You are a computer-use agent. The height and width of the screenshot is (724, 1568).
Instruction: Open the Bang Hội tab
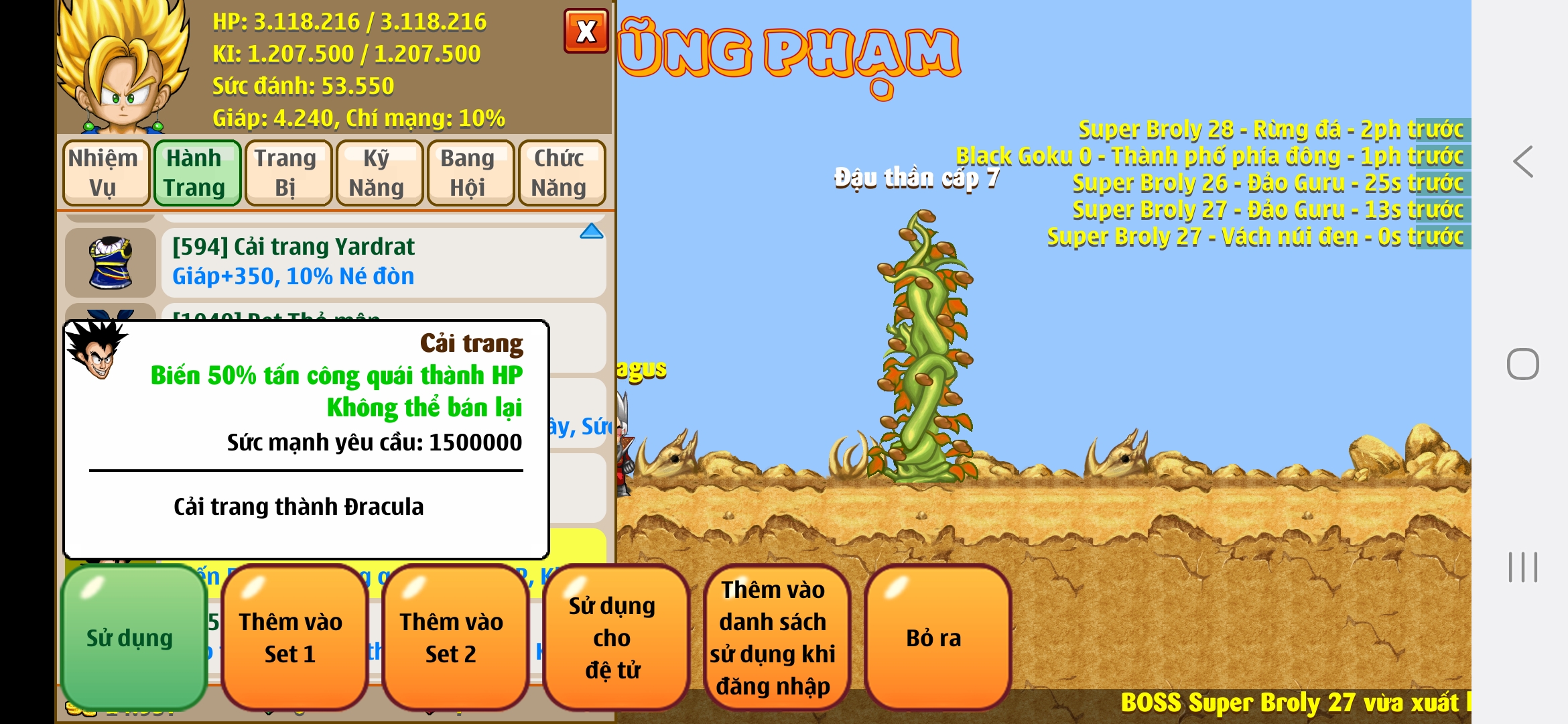470,172
